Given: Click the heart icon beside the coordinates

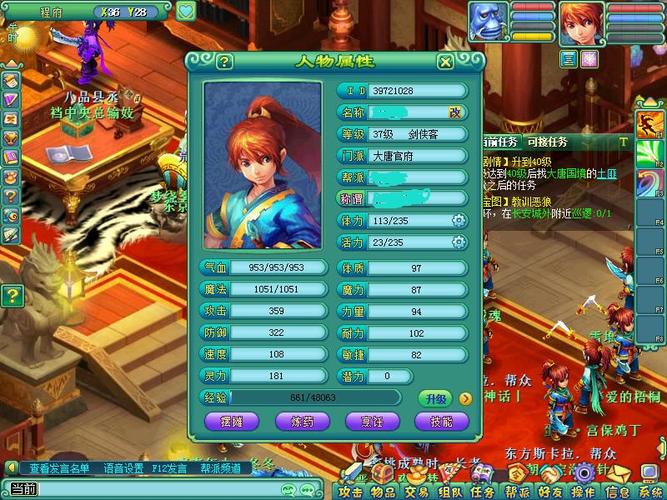Looking at the screenshot, I should [x=186, y=12].
